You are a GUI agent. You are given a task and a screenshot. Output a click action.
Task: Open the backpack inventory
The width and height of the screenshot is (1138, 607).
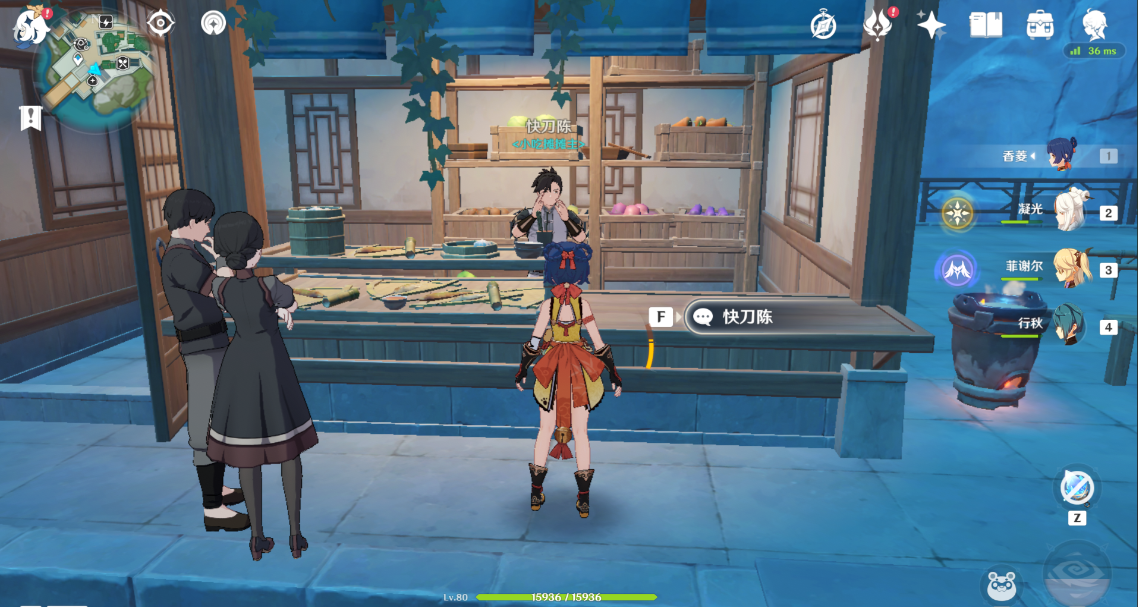1040,26
